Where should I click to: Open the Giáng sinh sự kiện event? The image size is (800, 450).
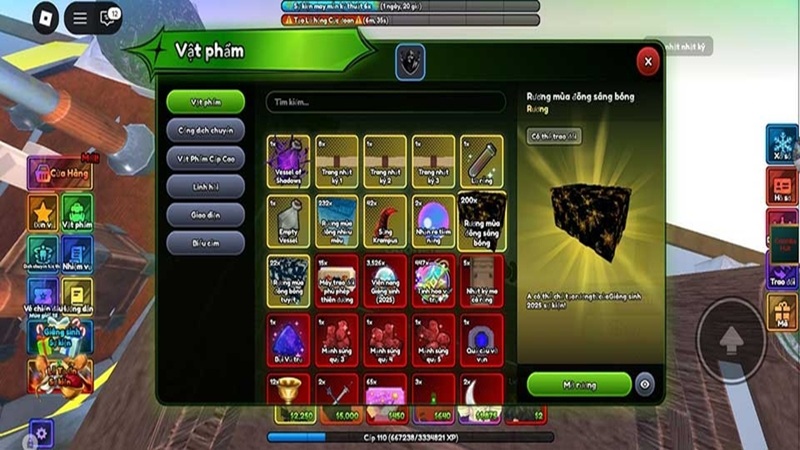(60, 335)
